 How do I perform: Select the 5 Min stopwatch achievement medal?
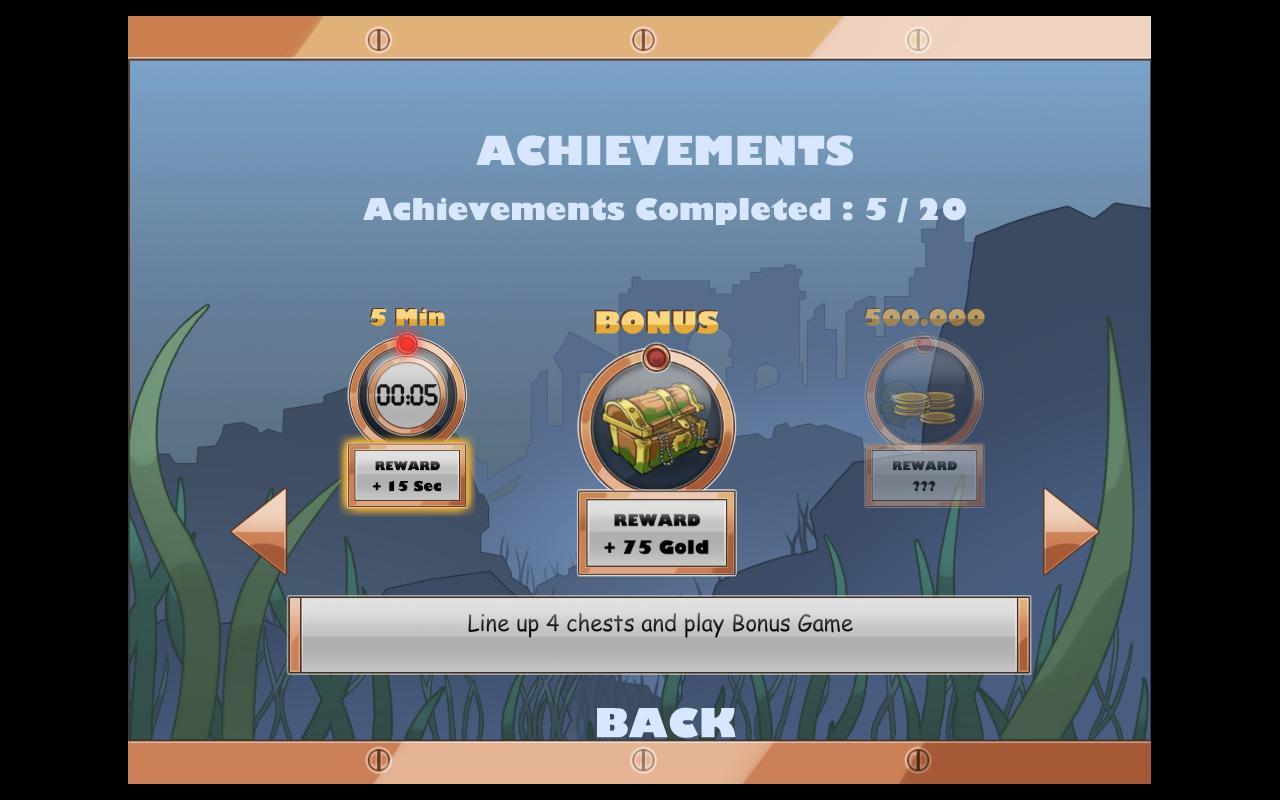tap(406, 396)
